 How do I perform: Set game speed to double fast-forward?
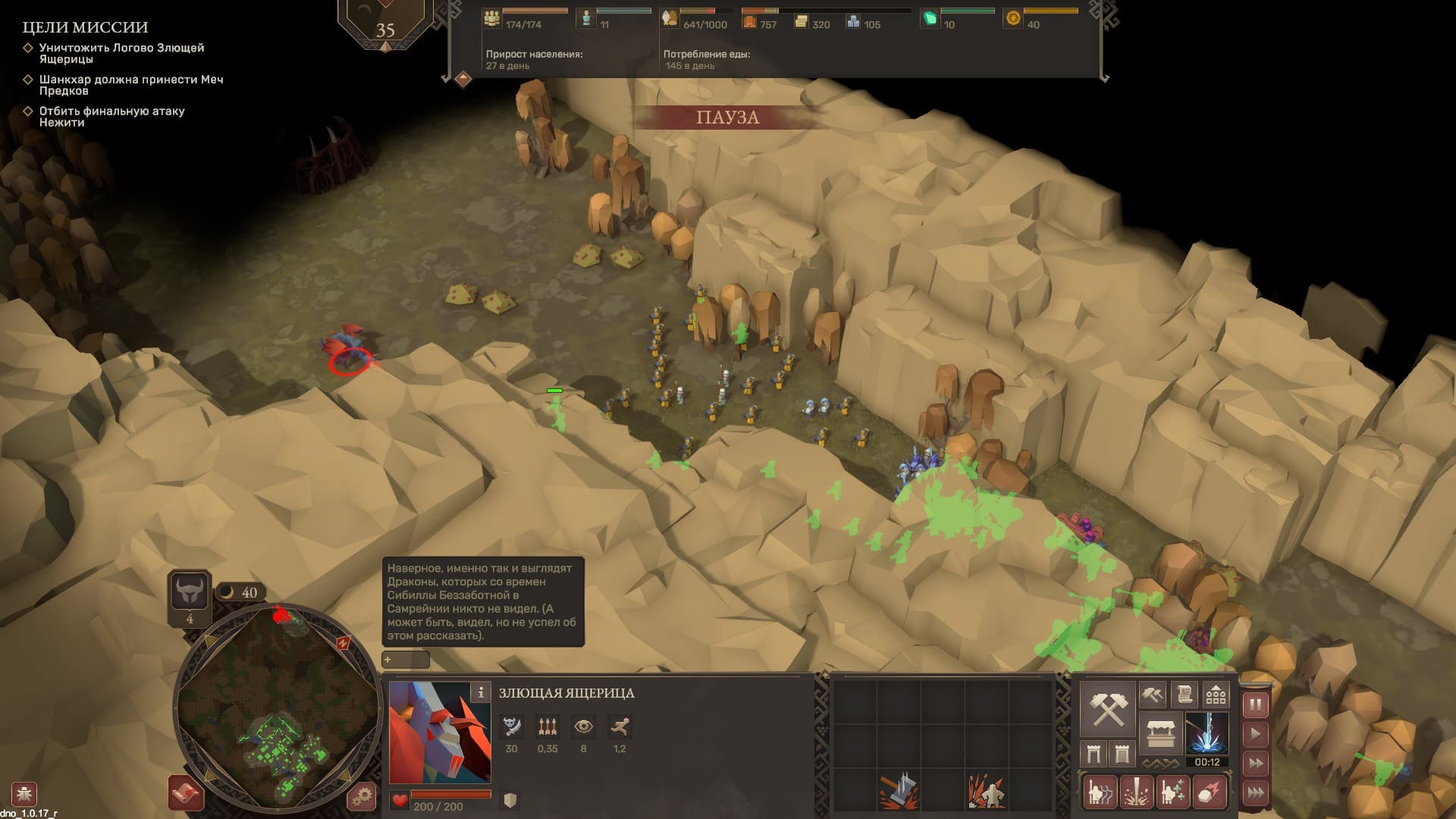coord(1255,764)
